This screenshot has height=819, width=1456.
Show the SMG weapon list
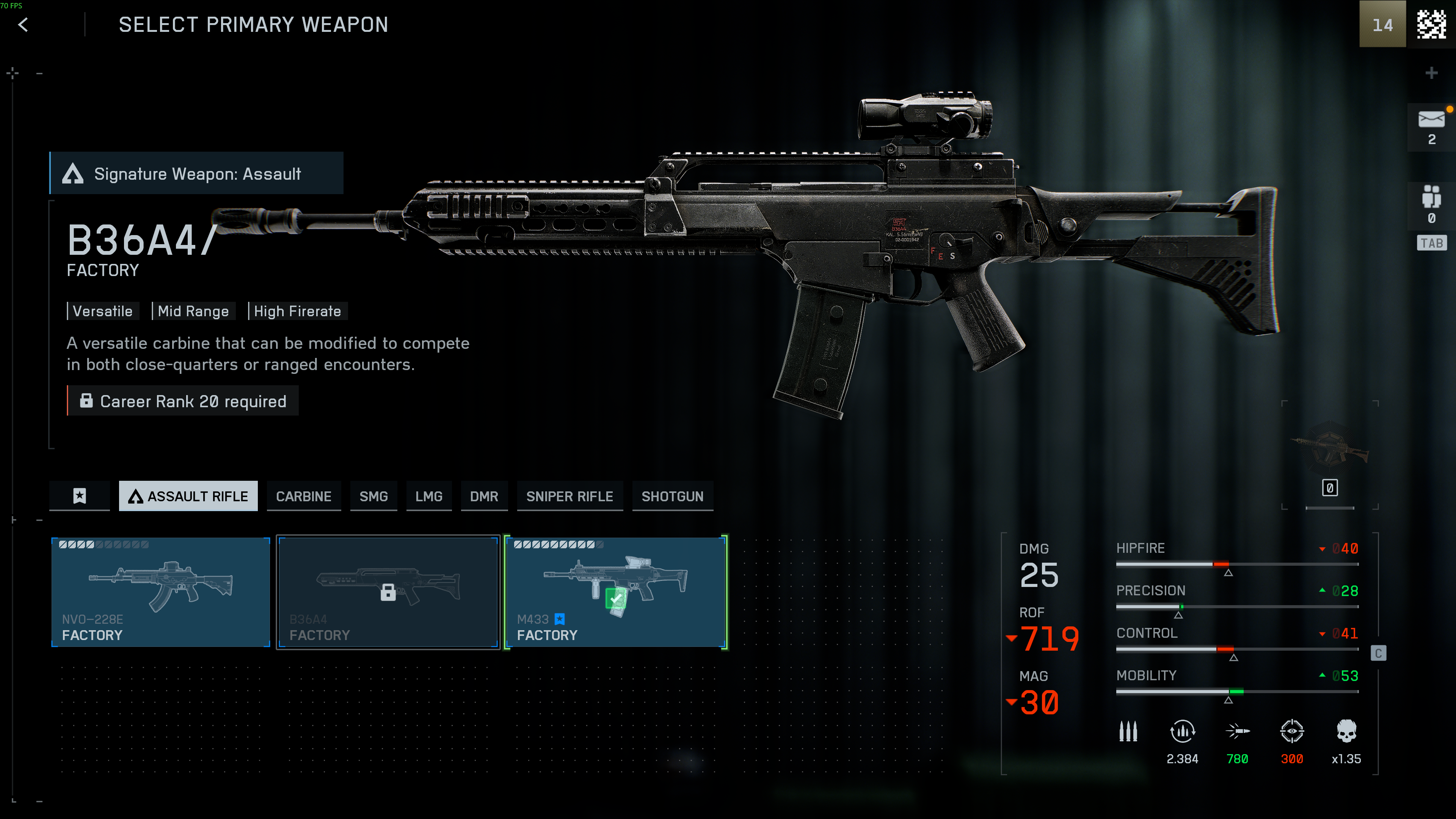(x=373, y=496)
